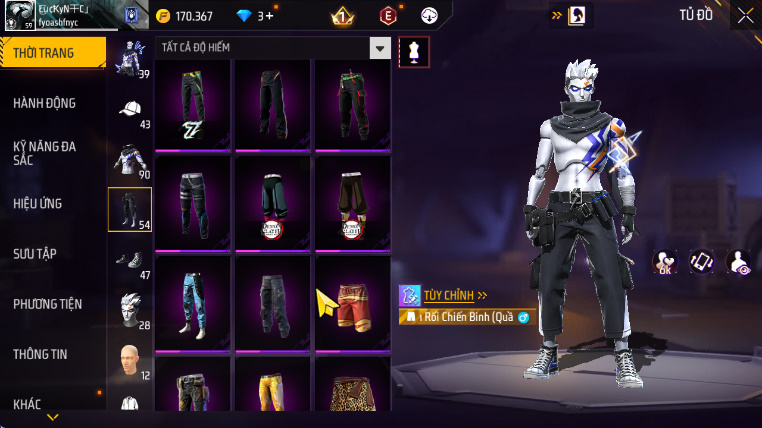Open the HÀNH ĐỘNG menu section

pyautogui.click(x=45, y=103)
